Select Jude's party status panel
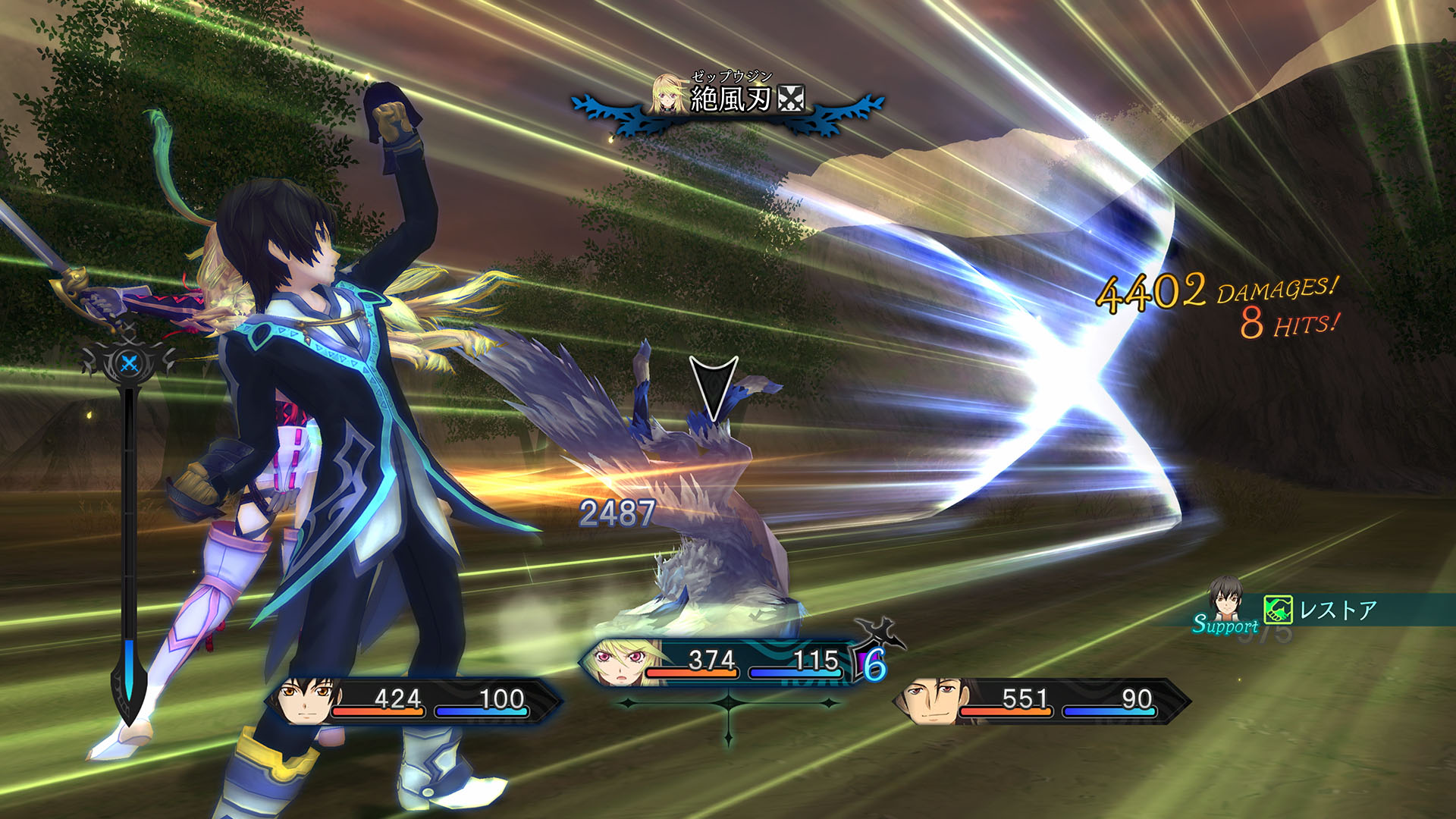Image resolution: width=1456 pixels, height=819 pixels. [413, 701]
